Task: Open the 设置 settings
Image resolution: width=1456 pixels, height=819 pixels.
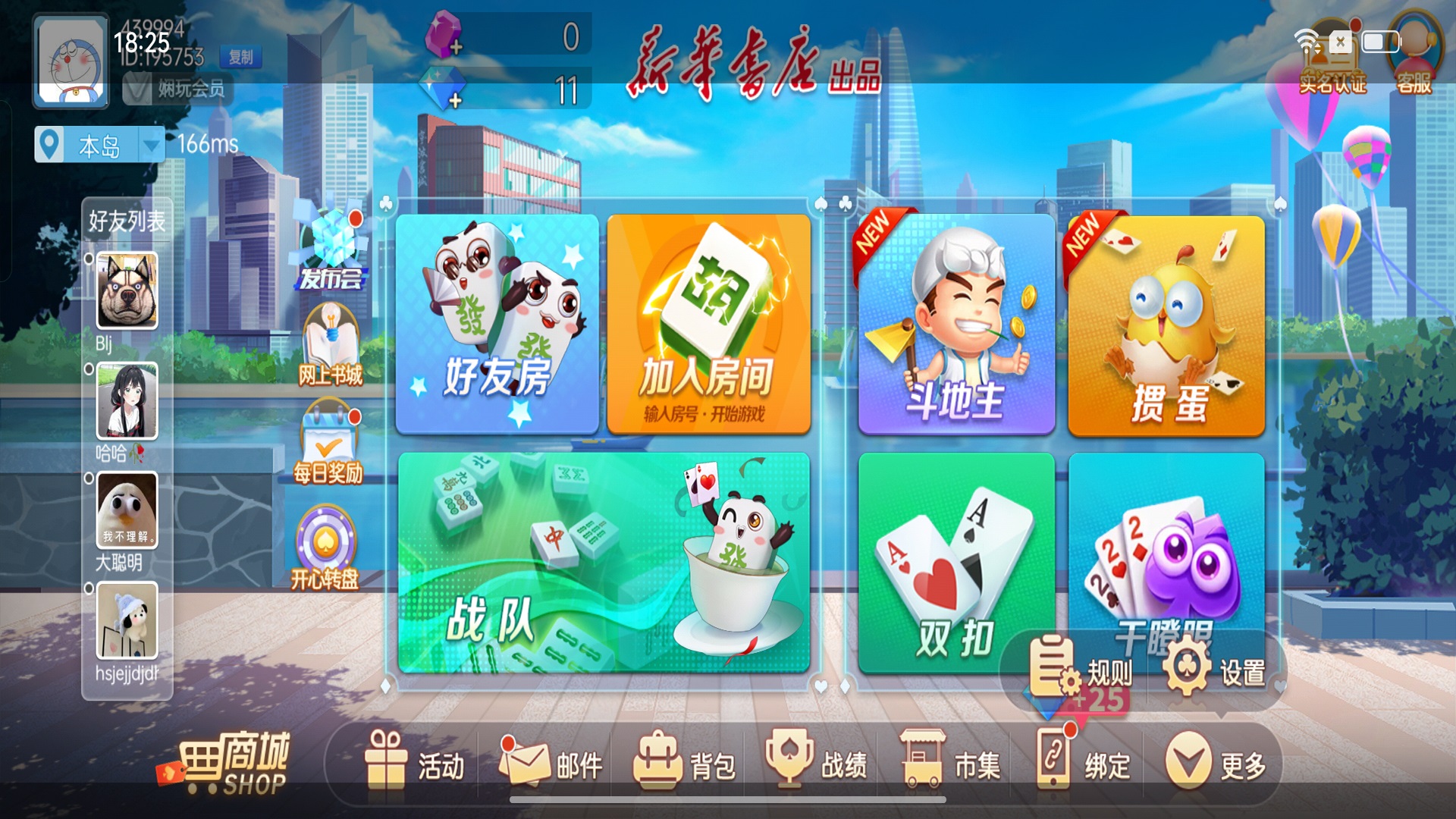Action: [1213, 670]
